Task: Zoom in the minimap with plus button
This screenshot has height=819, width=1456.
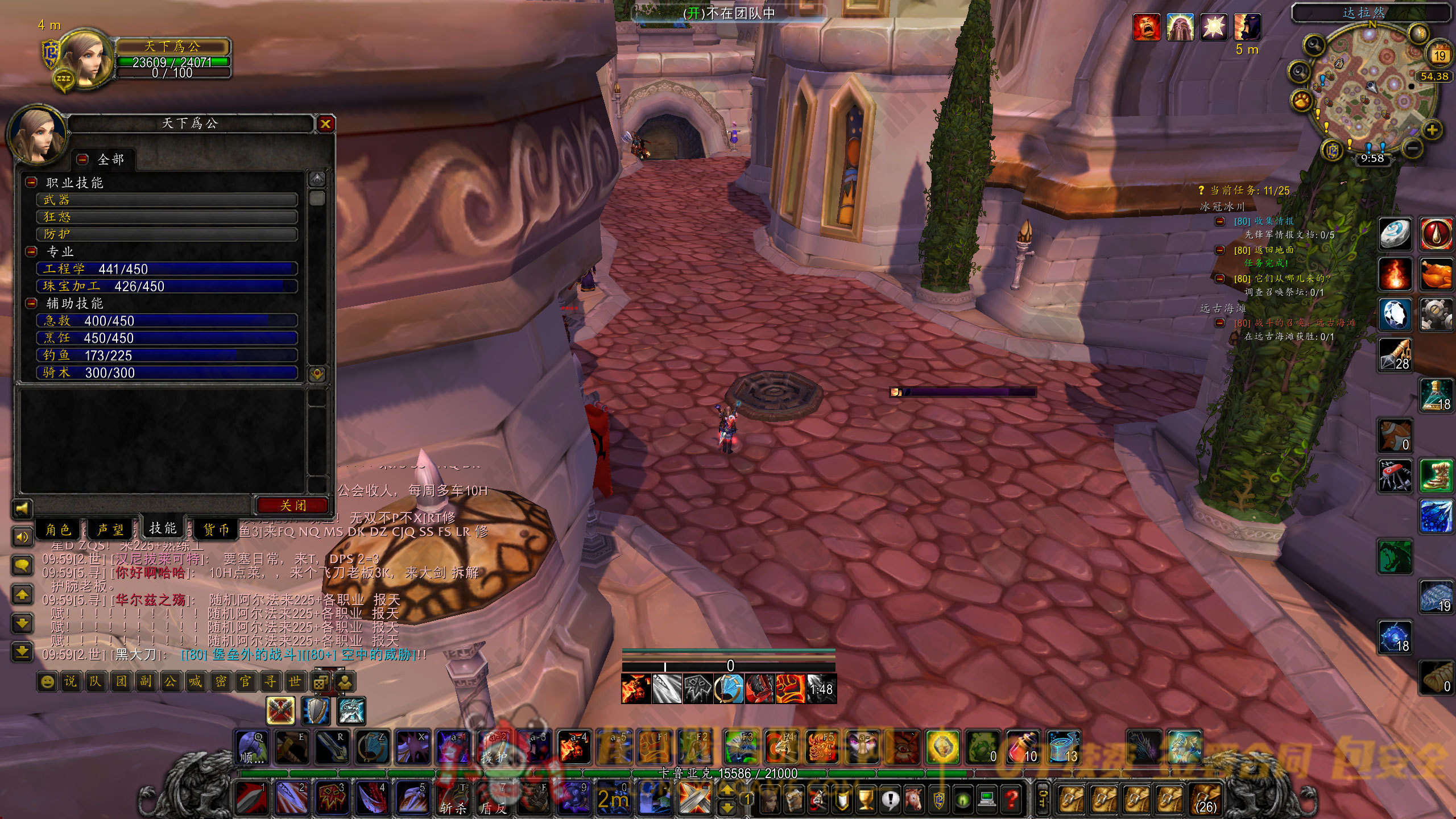Action: (1432, 130)
